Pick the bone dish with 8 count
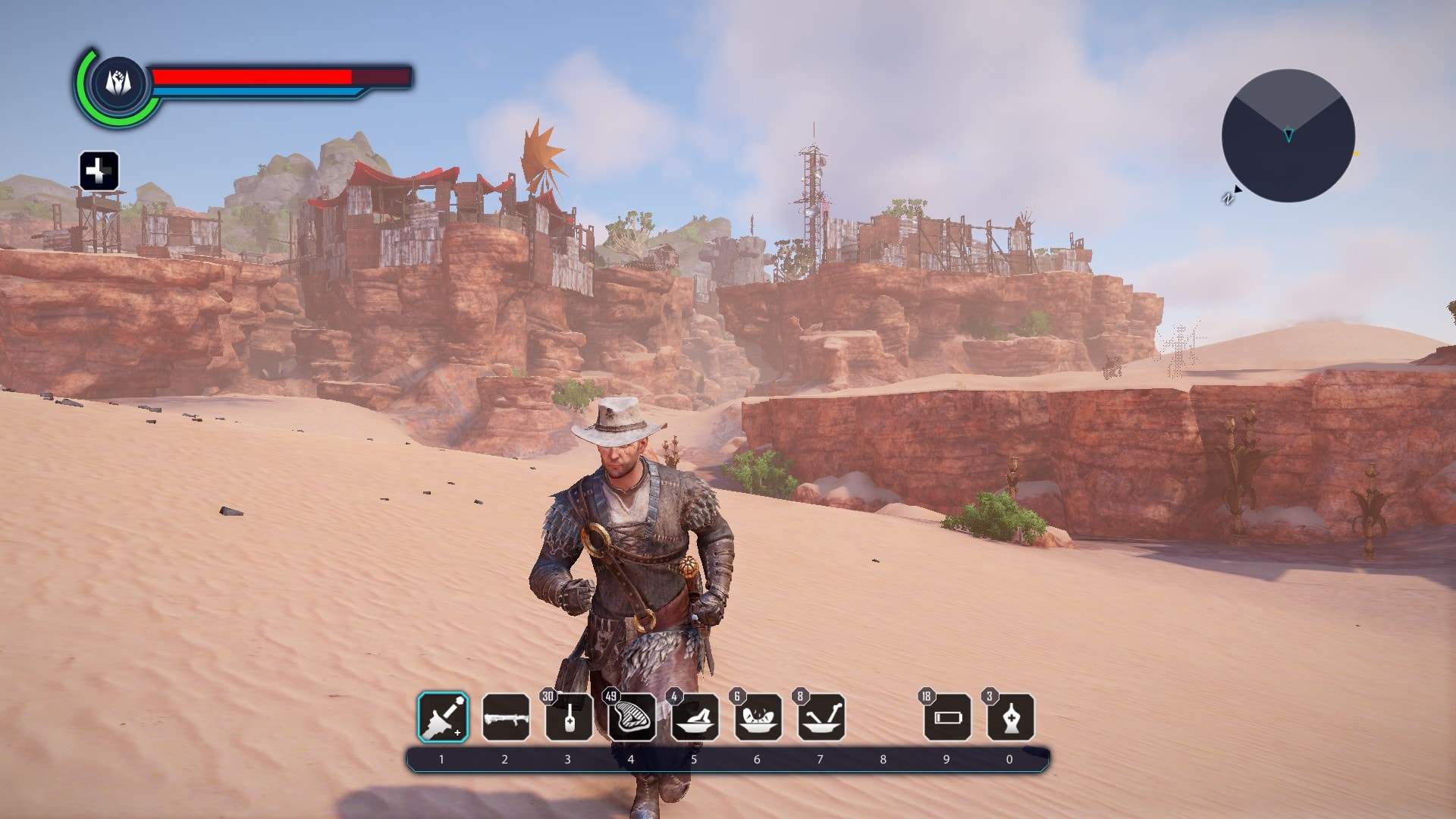Screen dimensions: 1456x819 point(821,717)
